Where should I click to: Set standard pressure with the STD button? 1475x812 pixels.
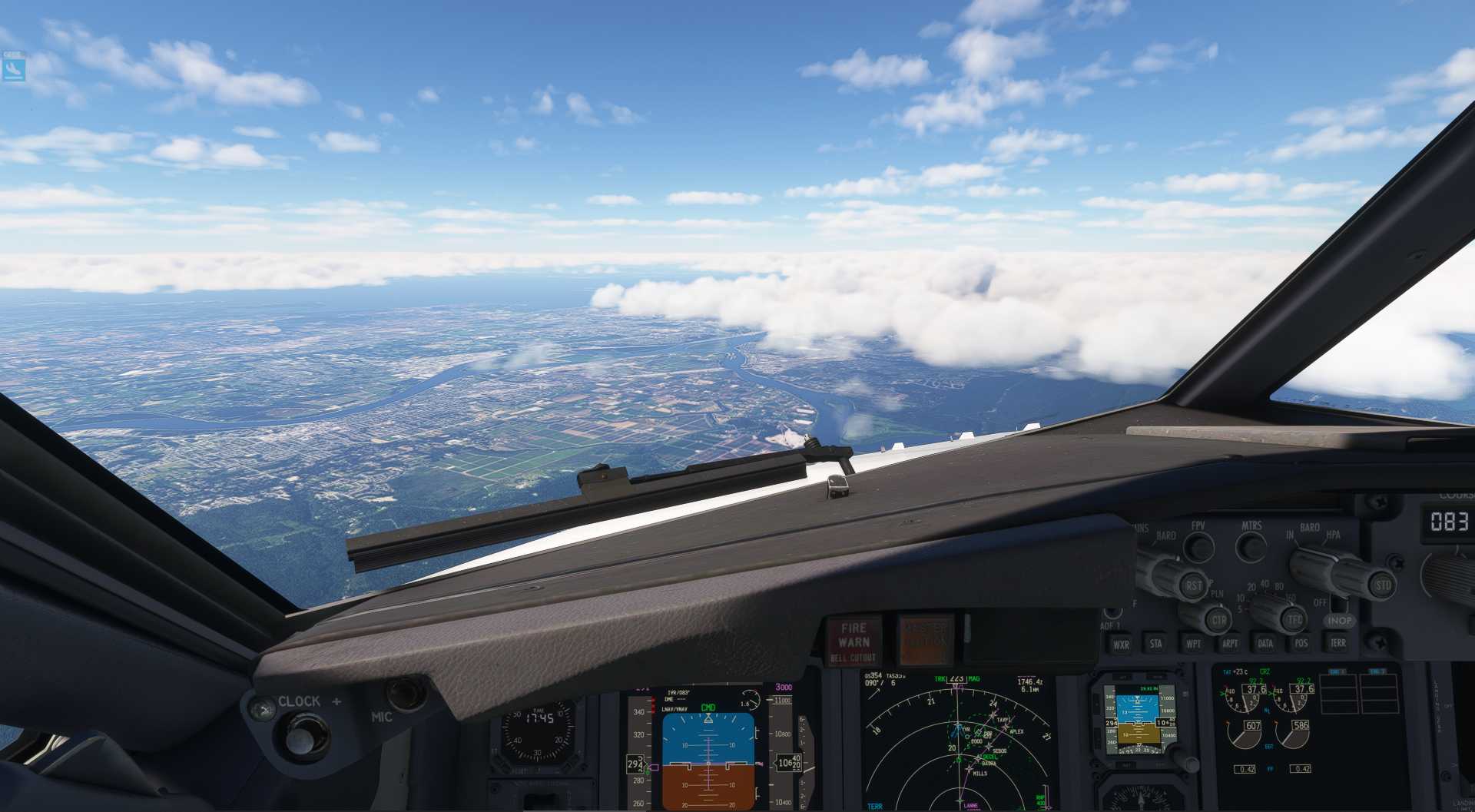1383,585
